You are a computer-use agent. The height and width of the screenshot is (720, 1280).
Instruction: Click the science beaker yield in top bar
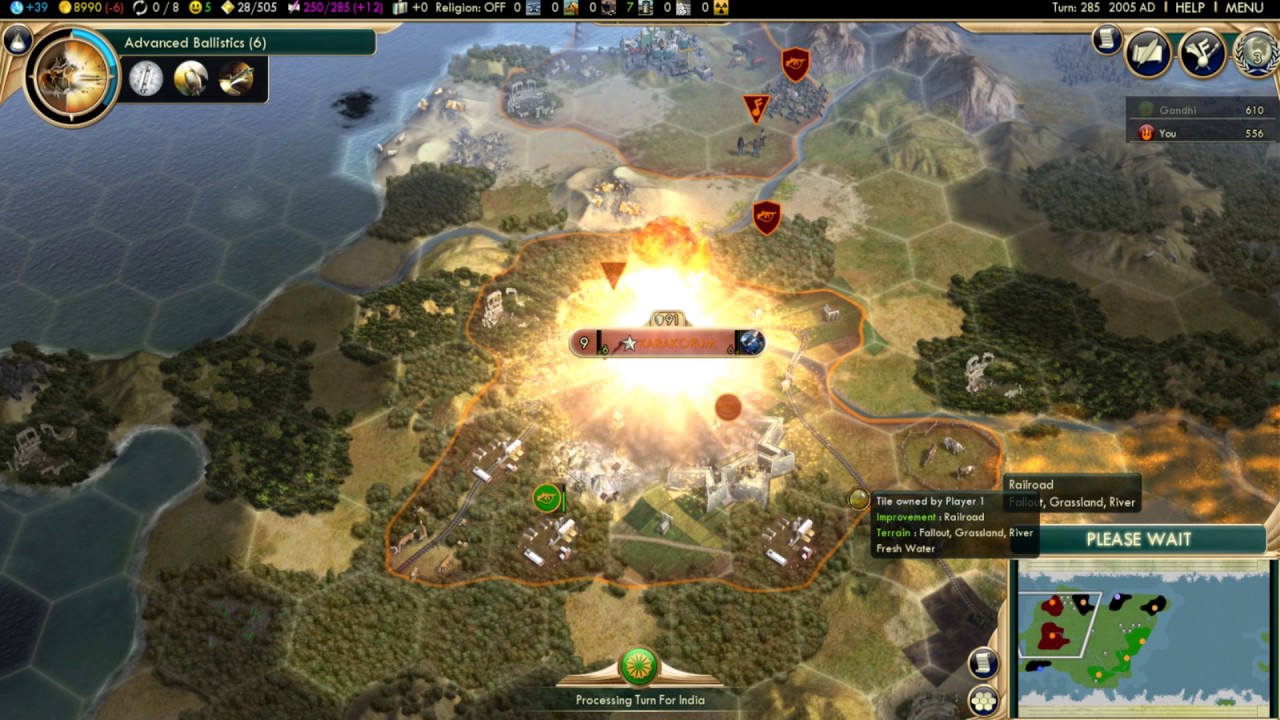pos(28,7)
